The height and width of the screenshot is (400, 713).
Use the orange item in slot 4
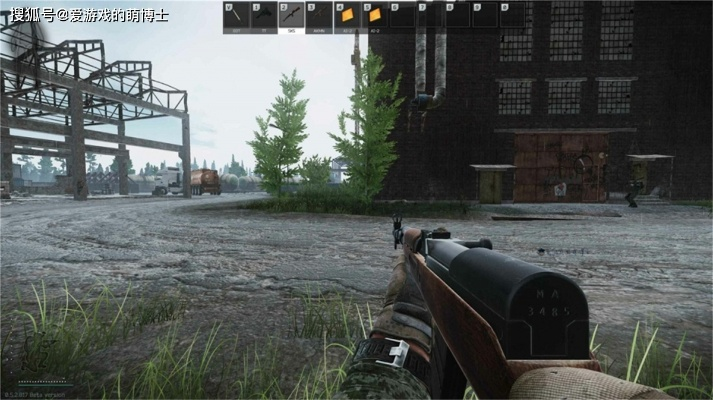[347, 17]
